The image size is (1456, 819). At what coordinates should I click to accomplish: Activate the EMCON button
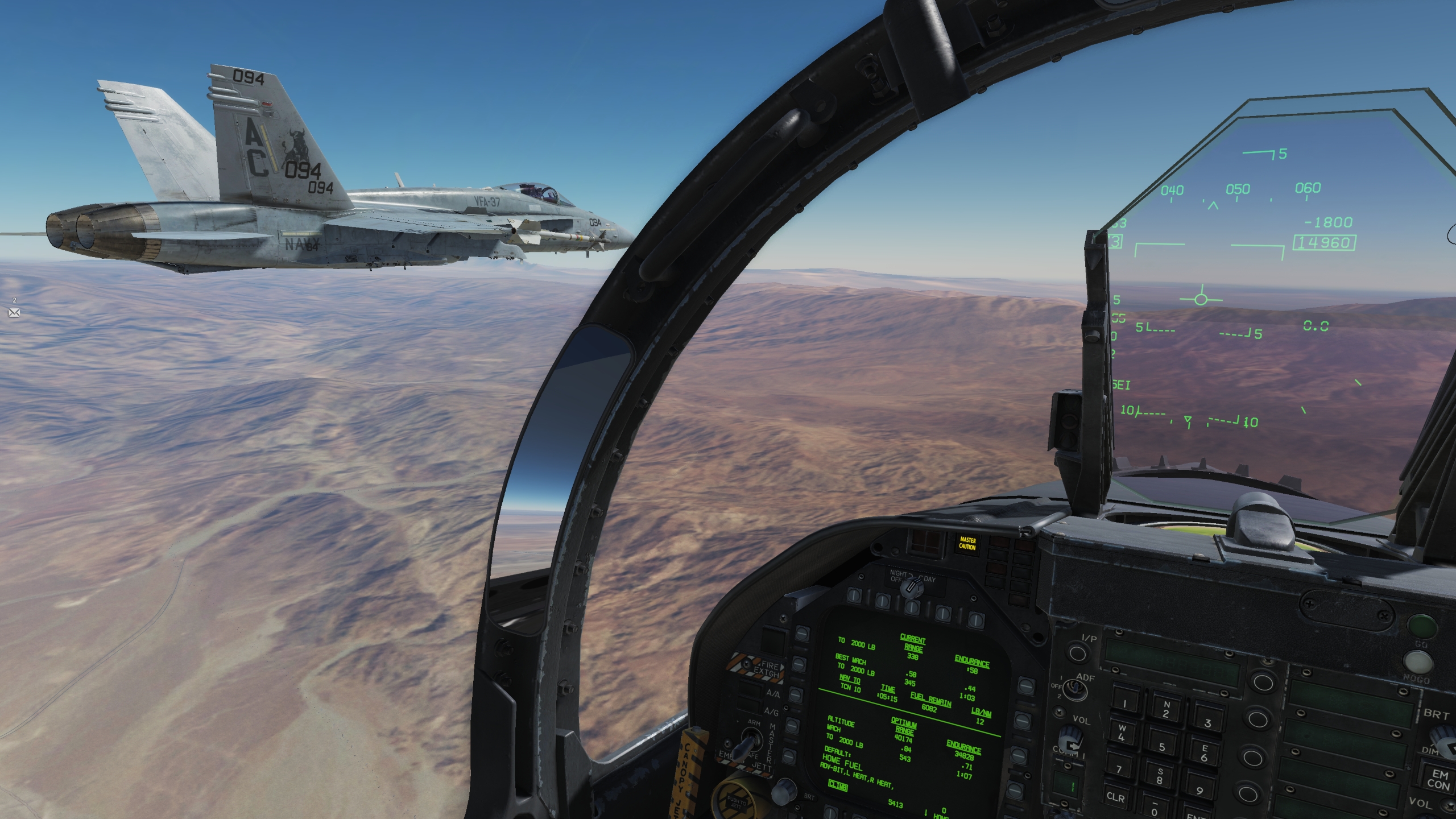1440,779
